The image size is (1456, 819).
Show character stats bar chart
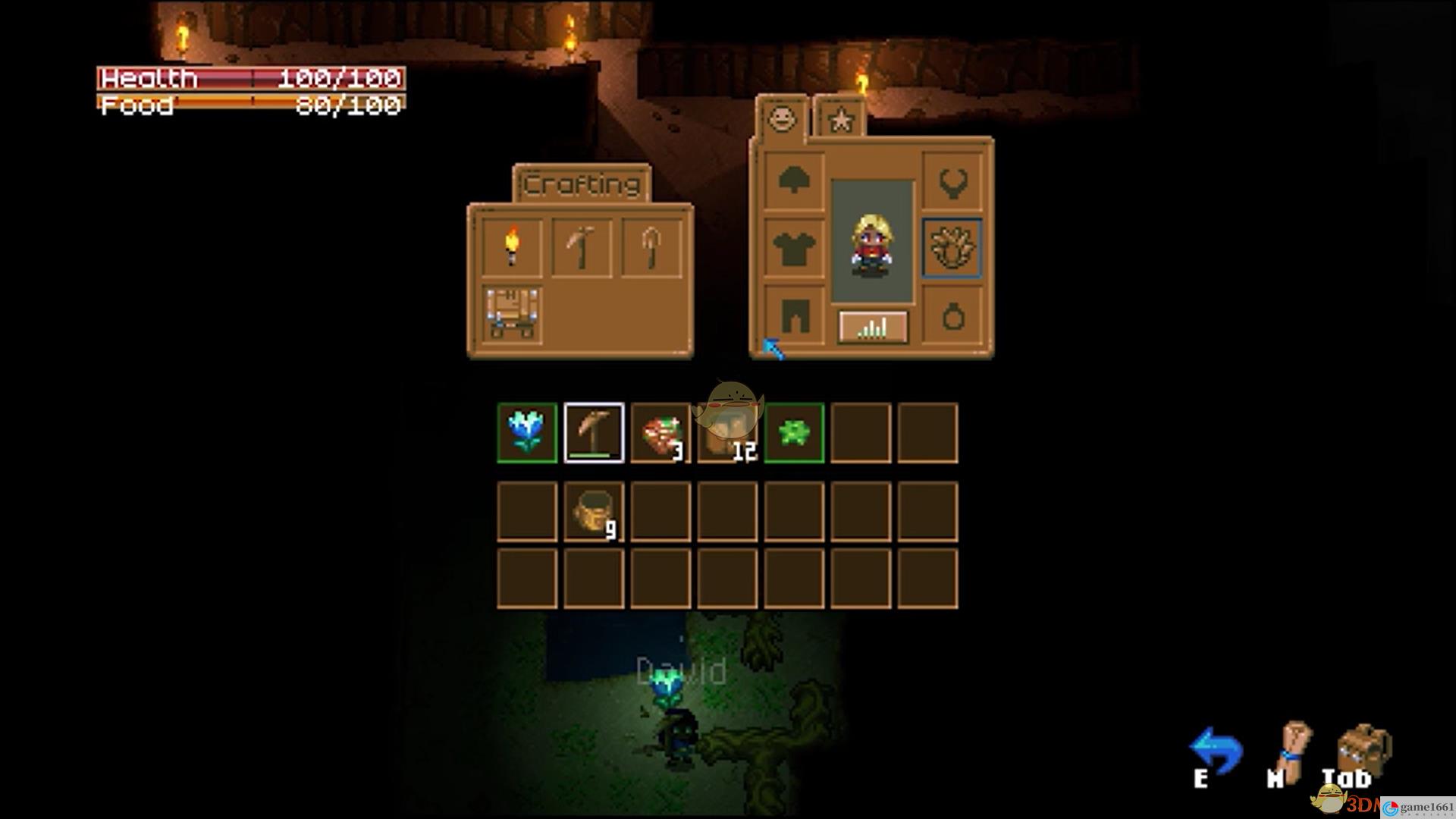[x=873, y=327]
